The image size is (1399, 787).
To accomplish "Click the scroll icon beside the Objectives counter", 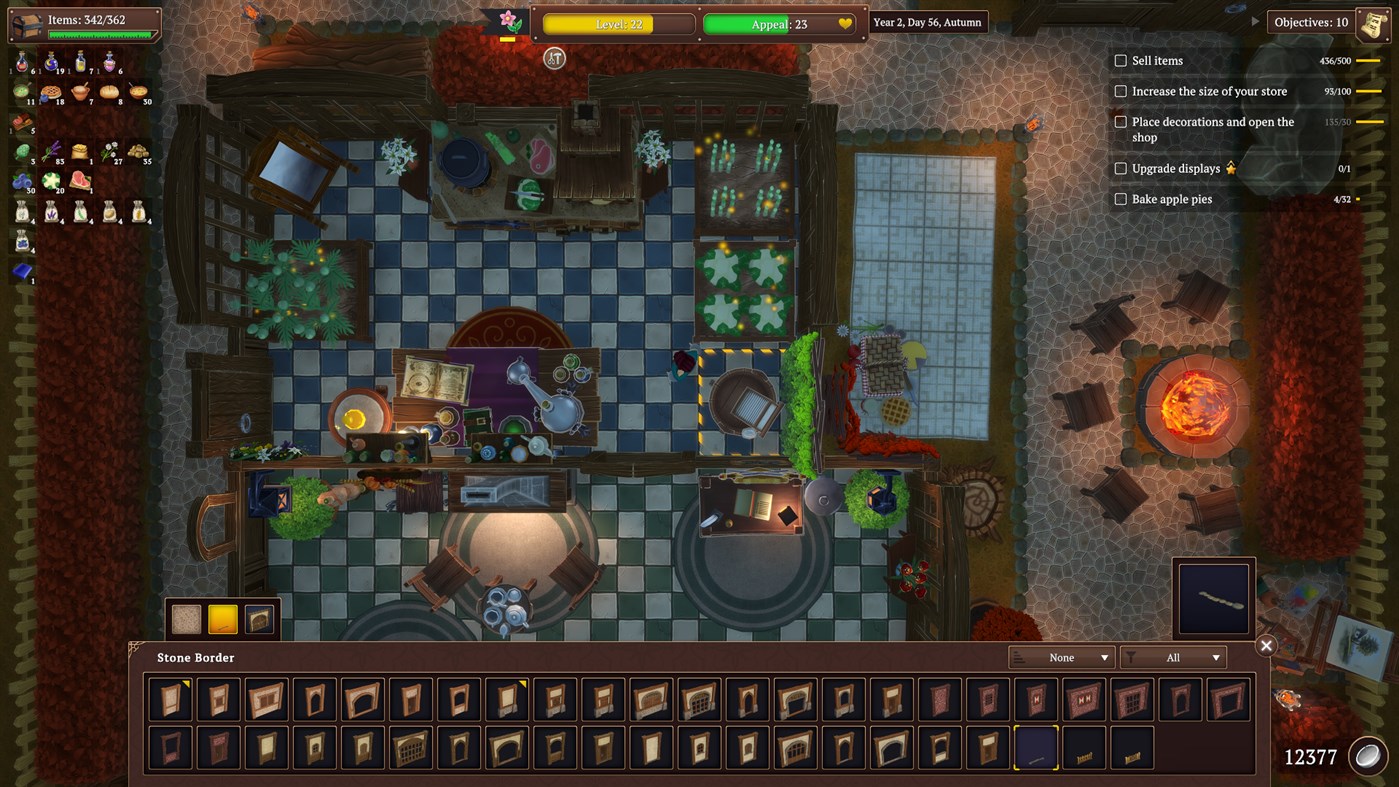I will (1371, 21).
